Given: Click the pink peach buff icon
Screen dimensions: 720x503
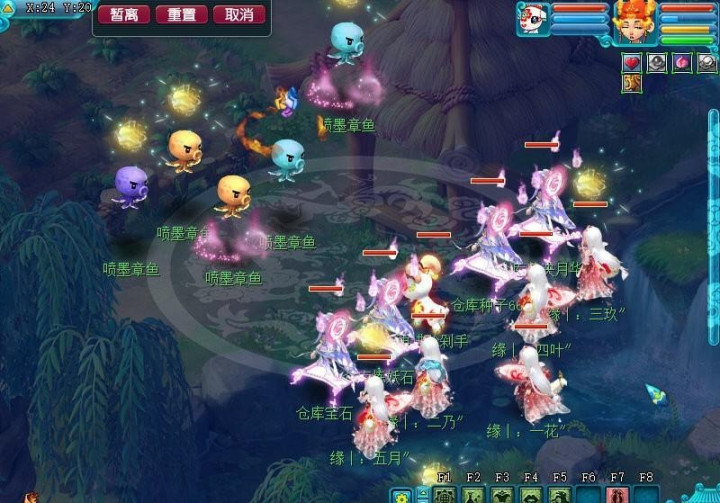Looking at the screenshot, I should [682, 62].
